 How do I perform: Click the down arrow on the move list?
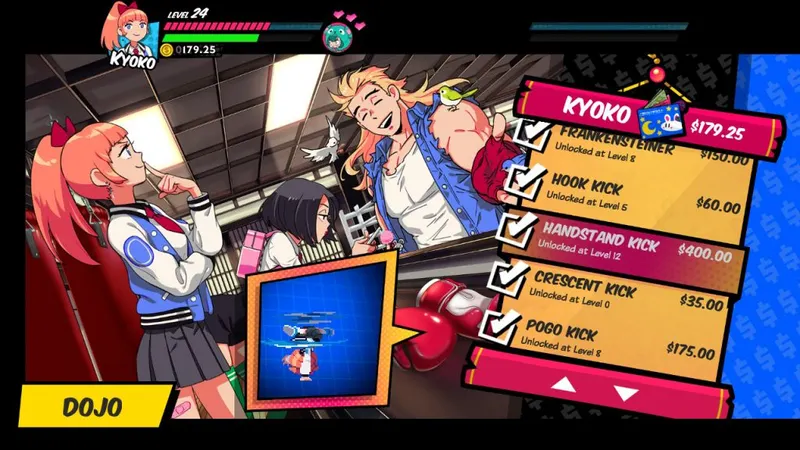click(x=626, y=392)
